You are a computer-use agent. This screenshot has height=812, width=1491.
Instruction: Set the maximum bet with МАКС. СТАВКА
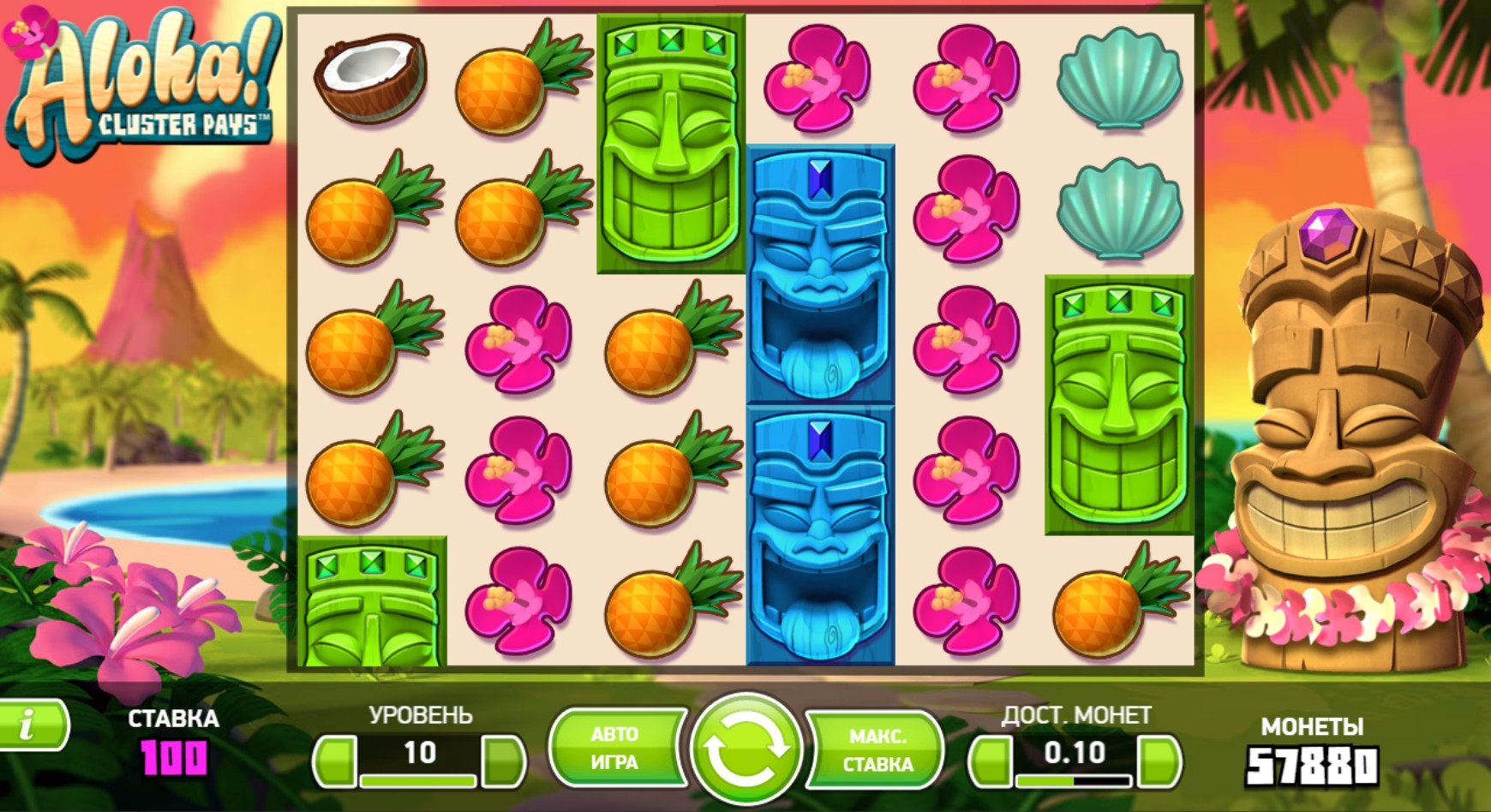click(x=877, y=750)
